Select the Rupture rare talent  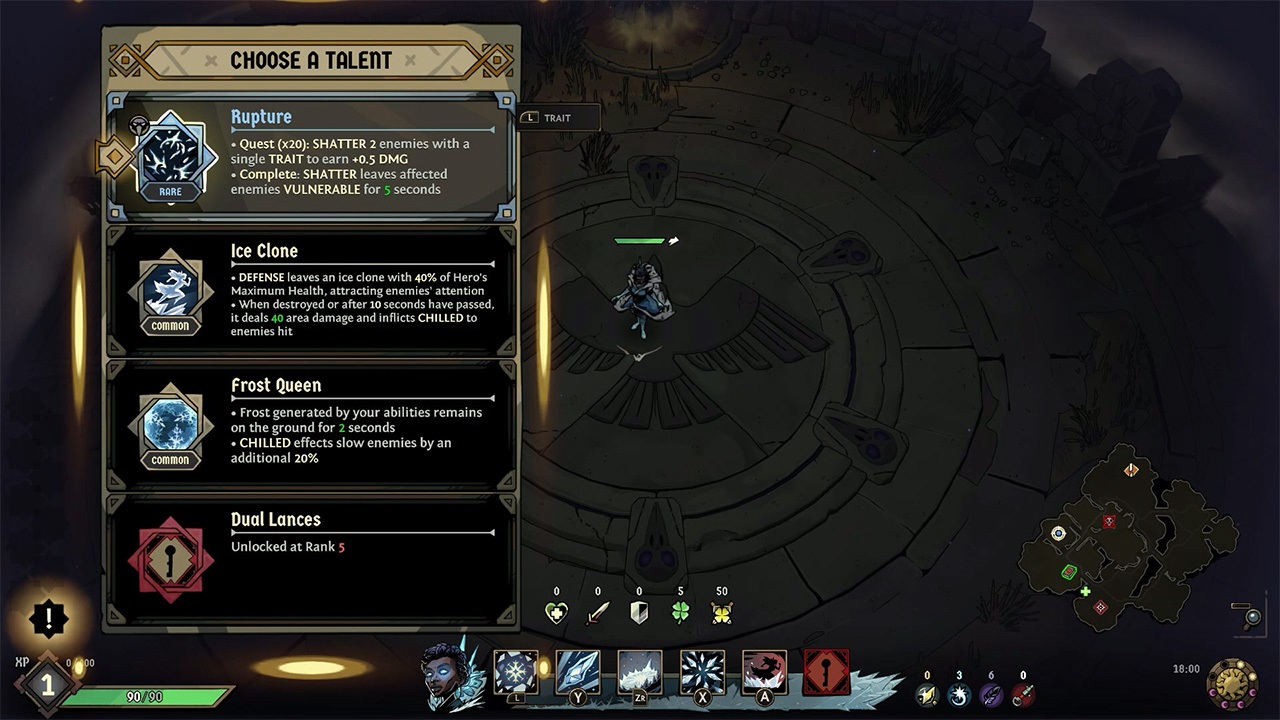pos(310,155)
